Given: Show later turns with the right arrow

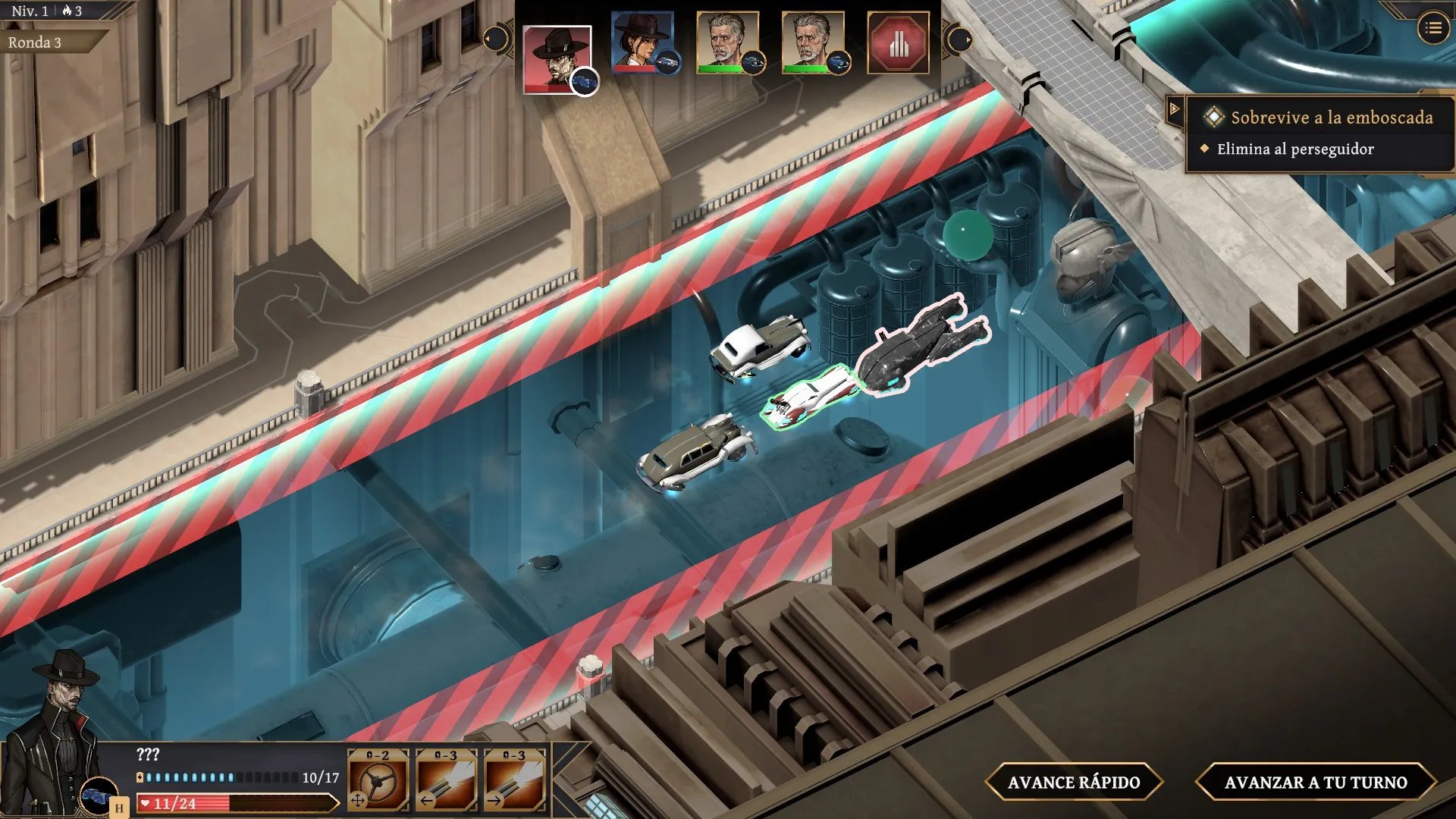Looking at the screenshot, I should (960, 39).
